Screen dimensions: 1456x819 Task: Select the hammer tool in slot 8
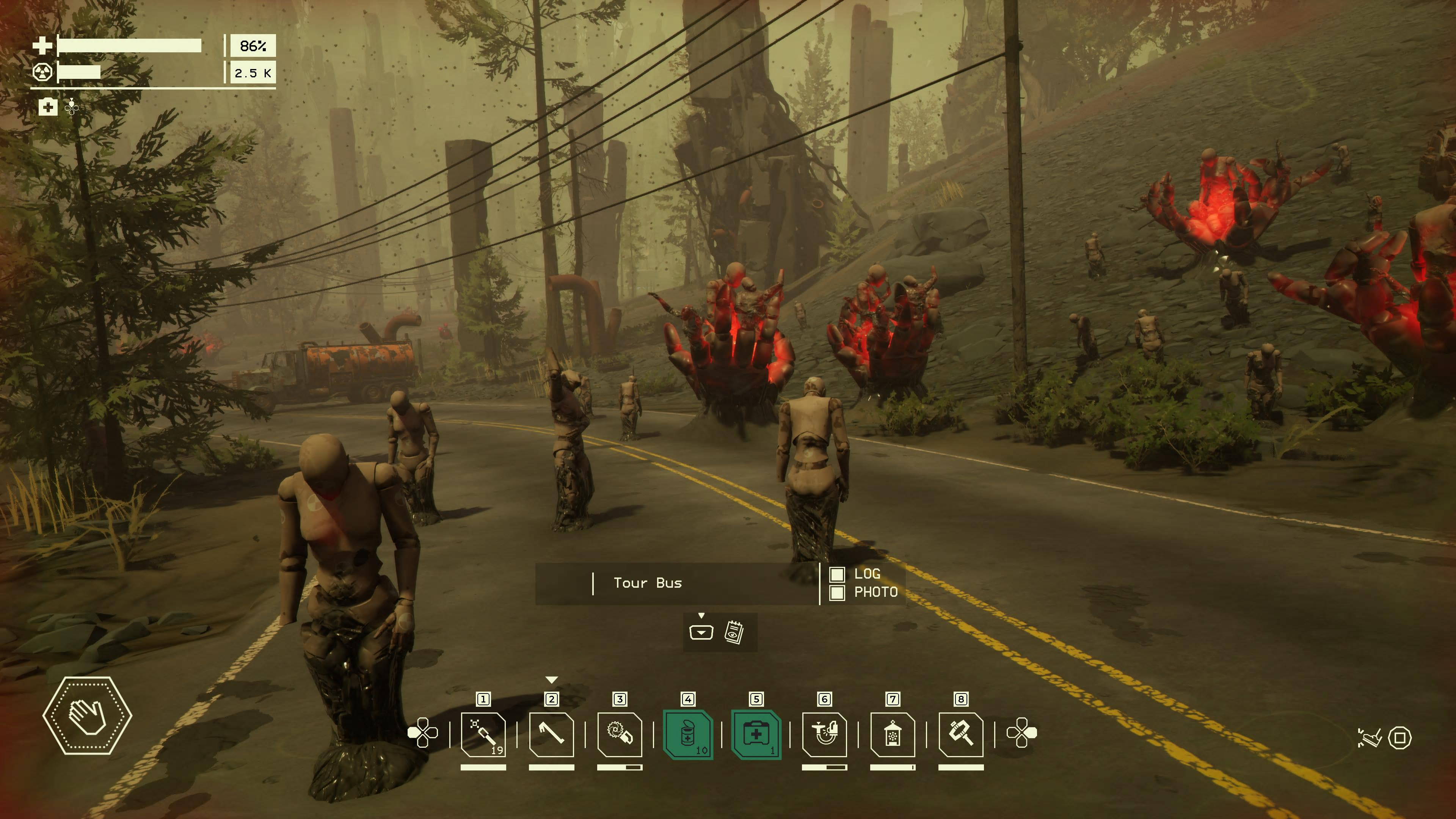(961, 734)
